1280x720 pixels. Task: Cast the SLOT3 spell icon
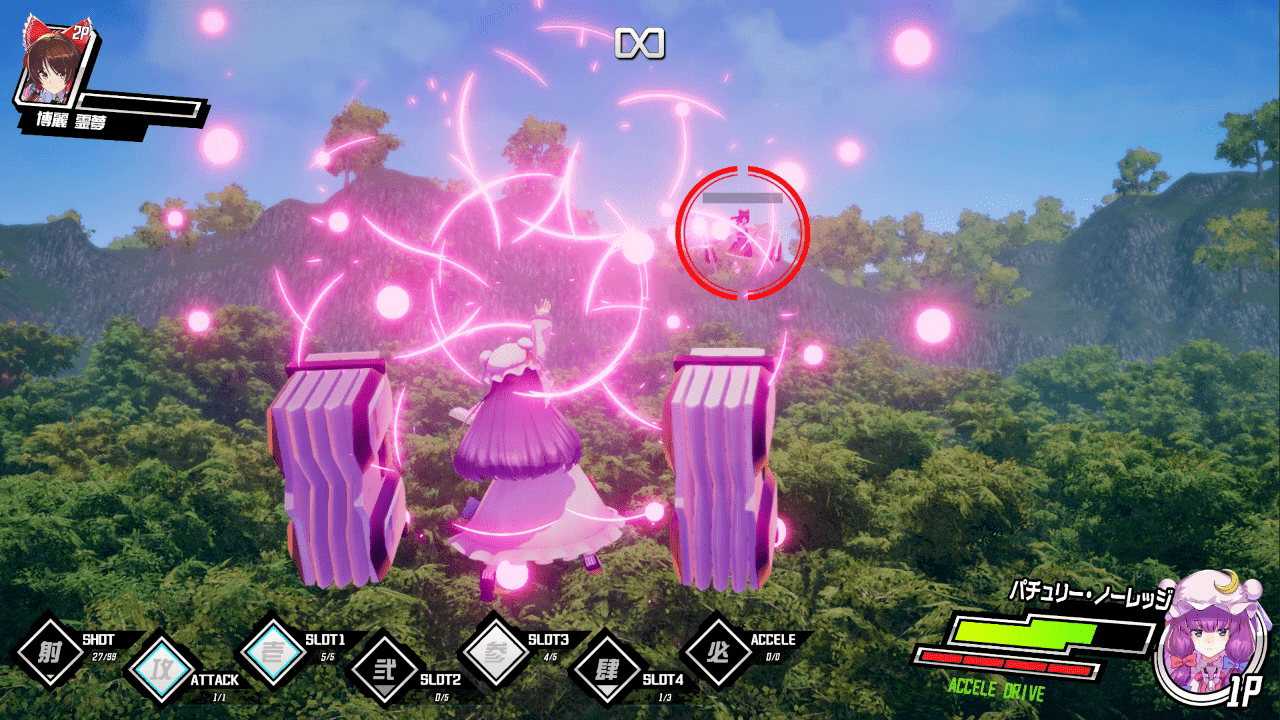(498, 652)
